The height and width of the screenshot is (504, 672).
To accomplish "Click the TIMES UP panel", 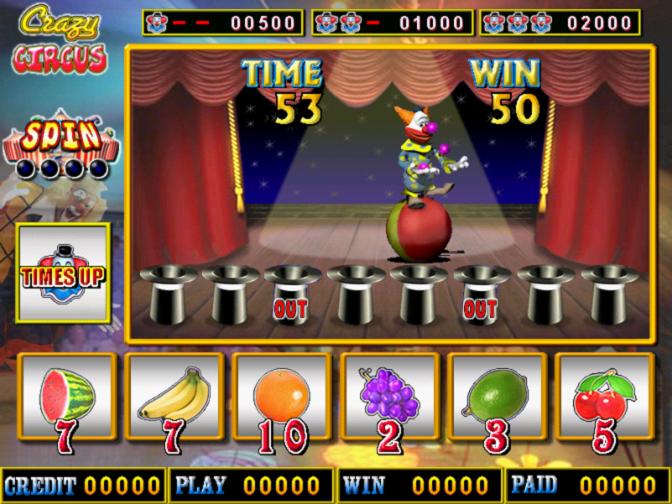I will 62,272.
